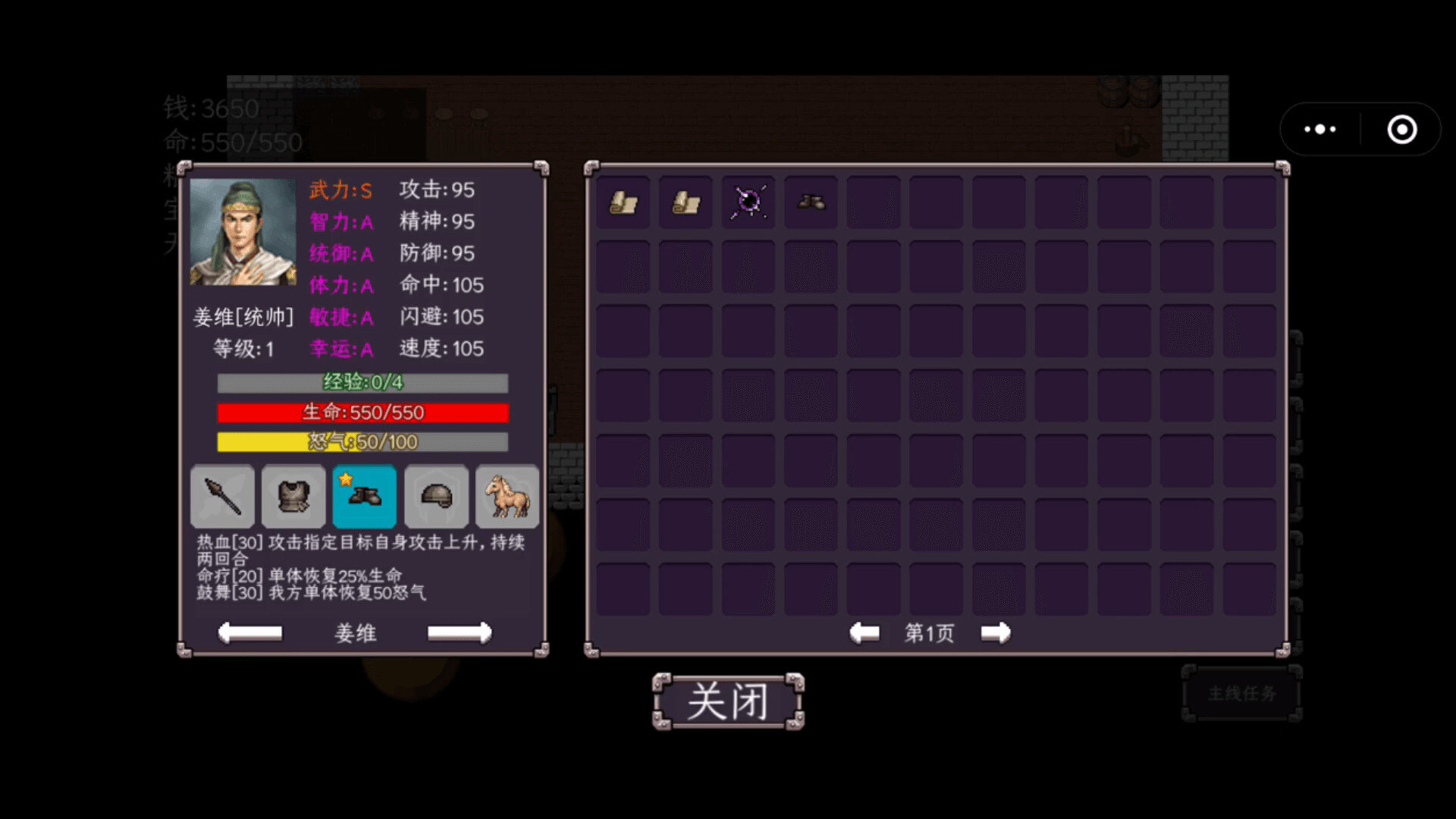Screen dimensions: 1456x819
Task: Click the yellow rage bar showing 50/100
Action: (362, 442)
